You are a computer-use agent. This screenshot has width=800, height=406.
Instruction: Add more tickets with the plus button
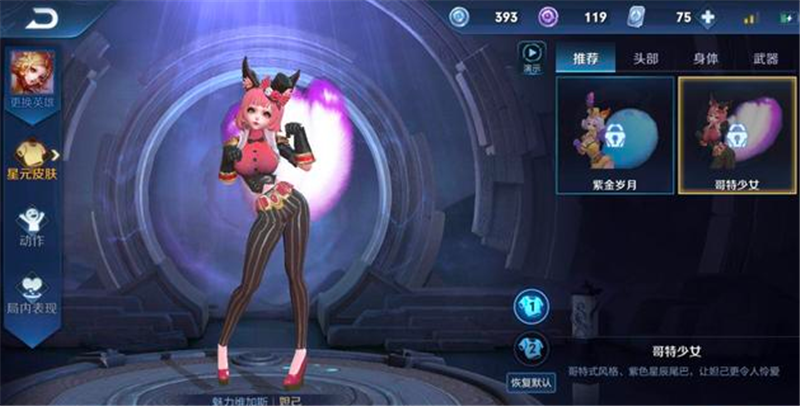[709, 17]
